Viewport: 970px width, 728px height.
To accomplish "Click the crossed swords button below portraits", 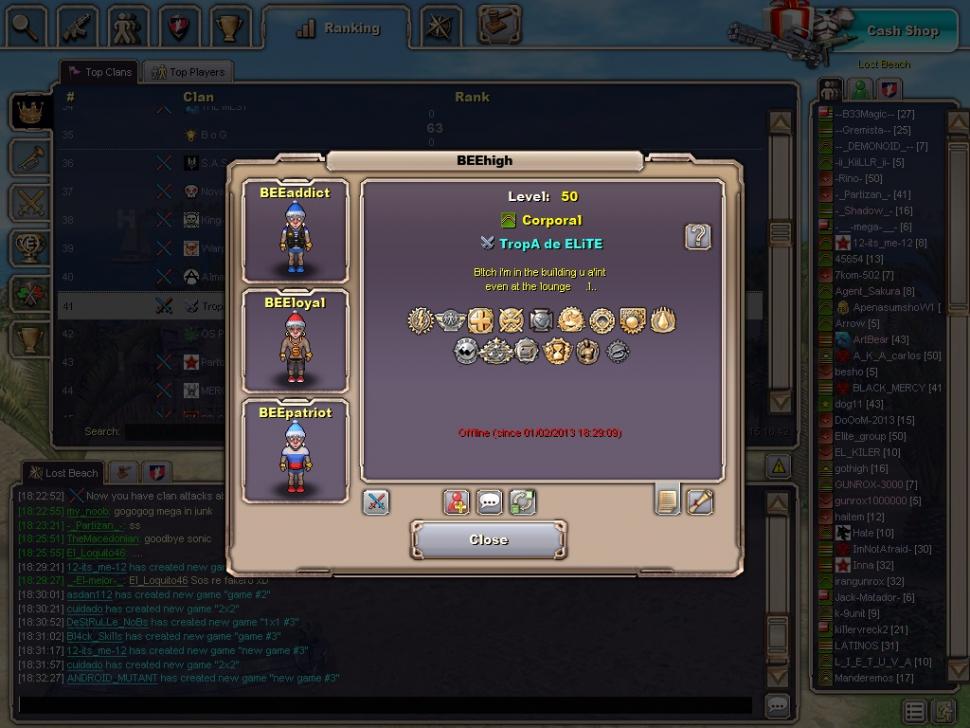I will coord(376,502).
